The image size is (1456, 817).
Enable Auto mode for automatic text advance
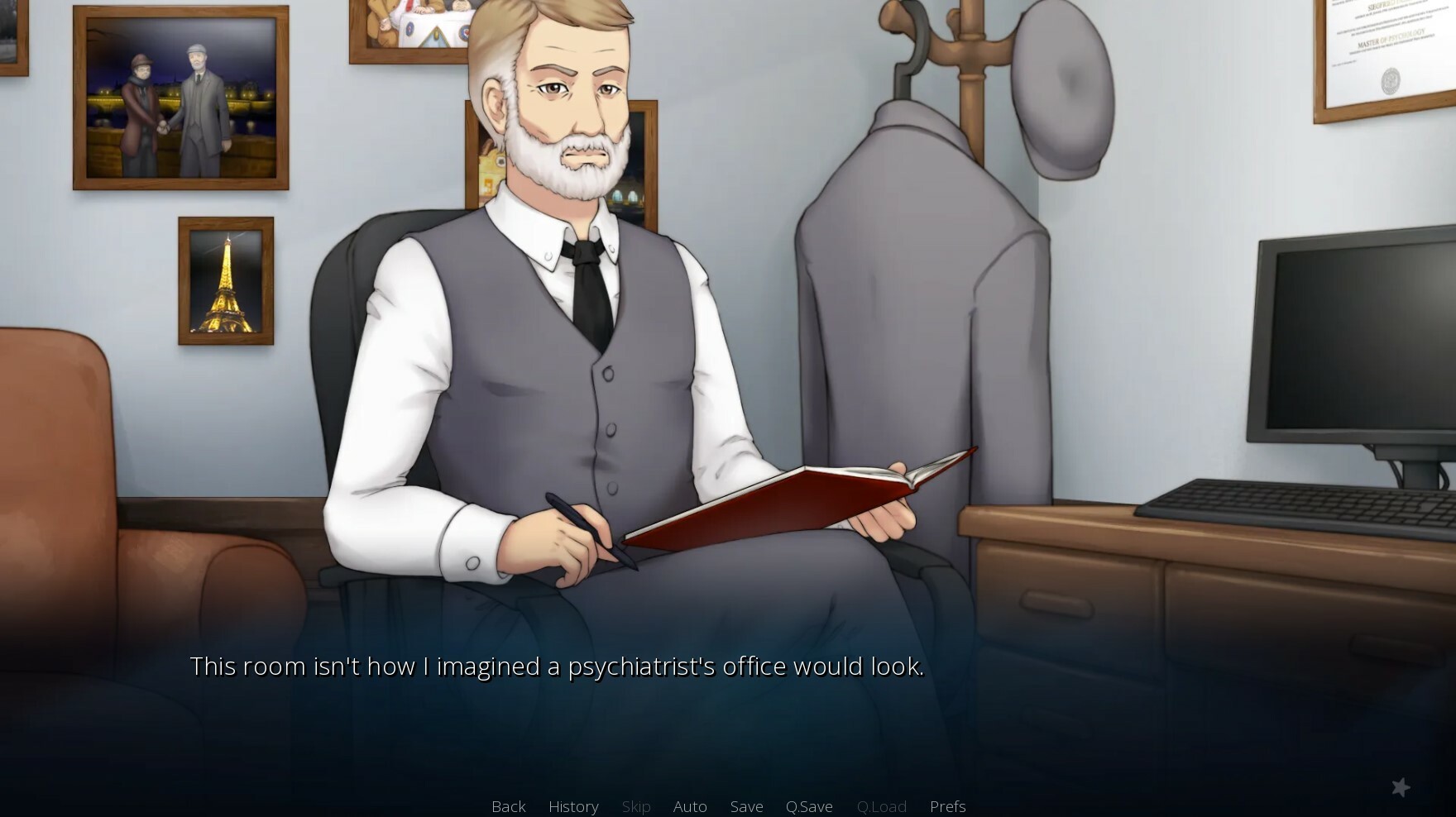690,806
